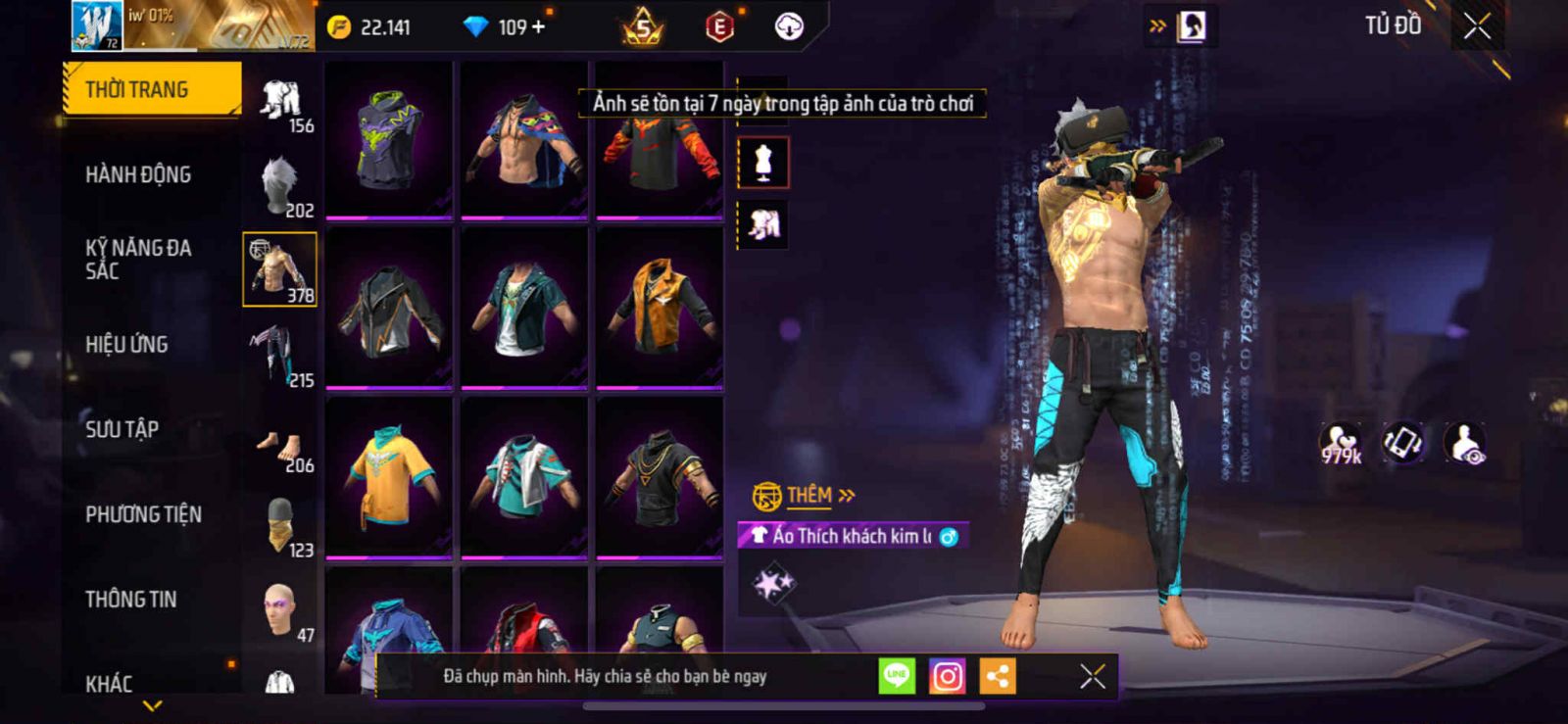Close the TỦ ĐỒ wardrobe screen

pyautogui.click(x=1477, y=26)
